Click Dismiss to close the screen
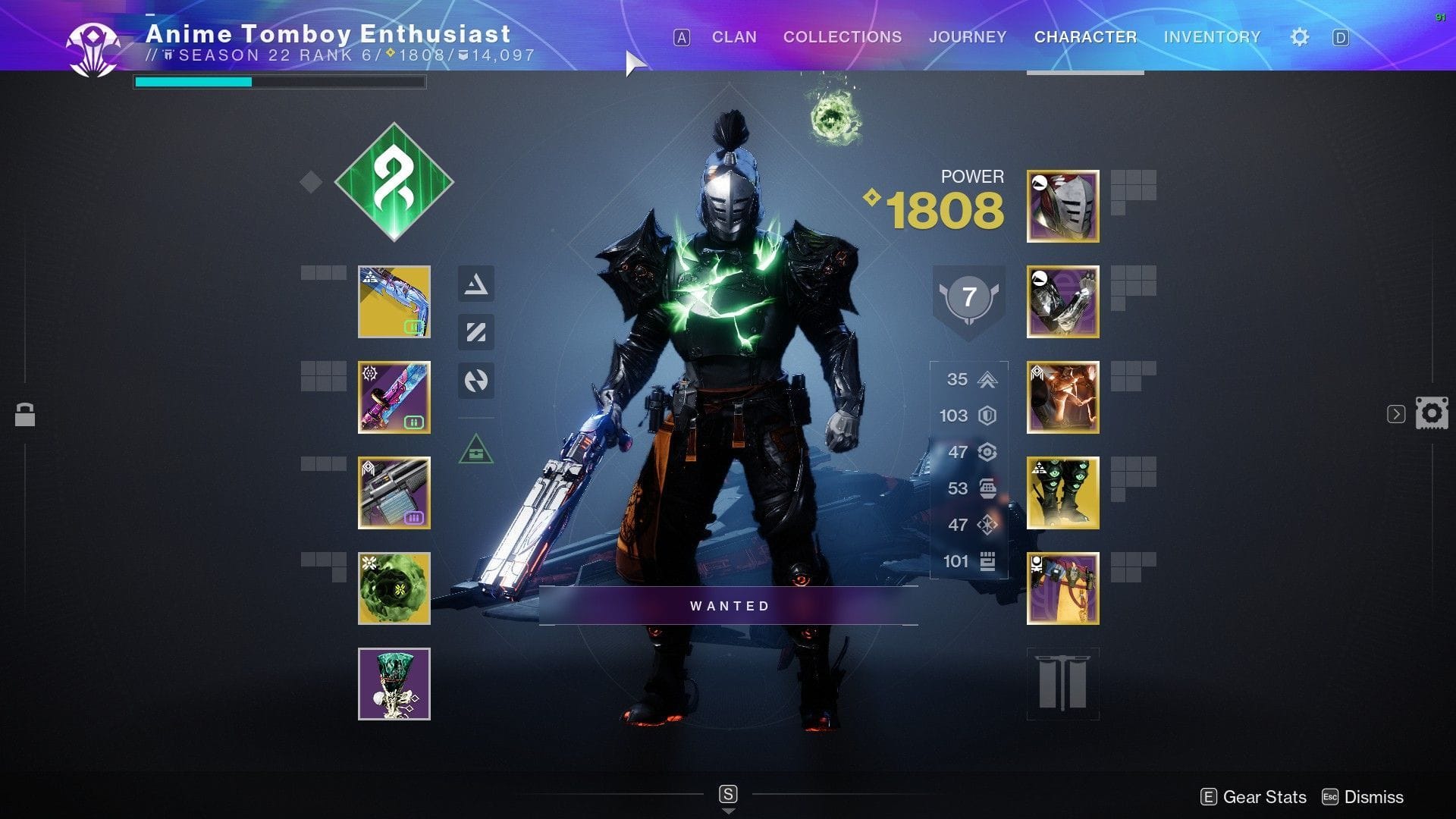 [x=1373, y=797]
